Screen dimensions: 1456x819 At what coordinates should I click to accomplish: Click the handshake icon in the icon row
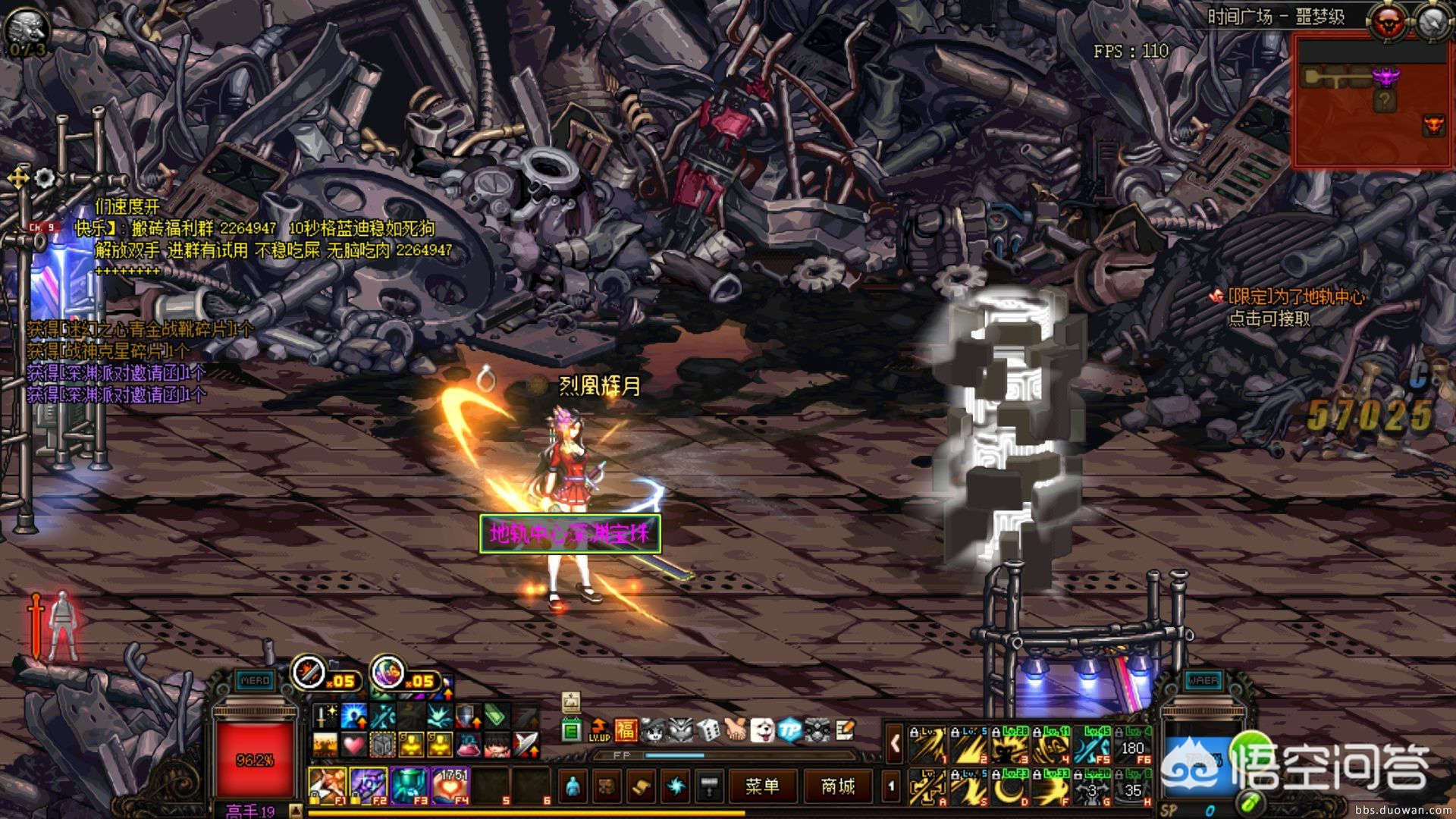pyautogui.click(x=736, y=730)
